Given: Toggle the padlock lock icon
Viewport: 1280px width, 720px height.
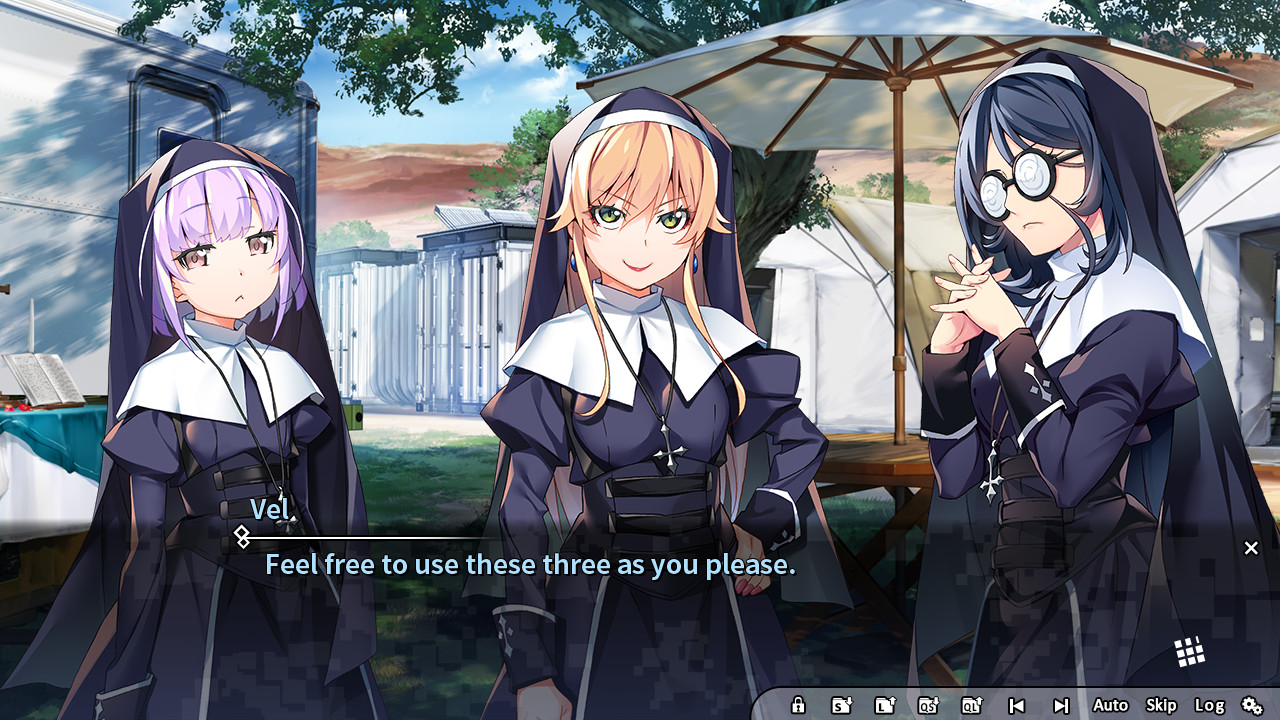Looking at the screenshot, I should click(798, 705).
